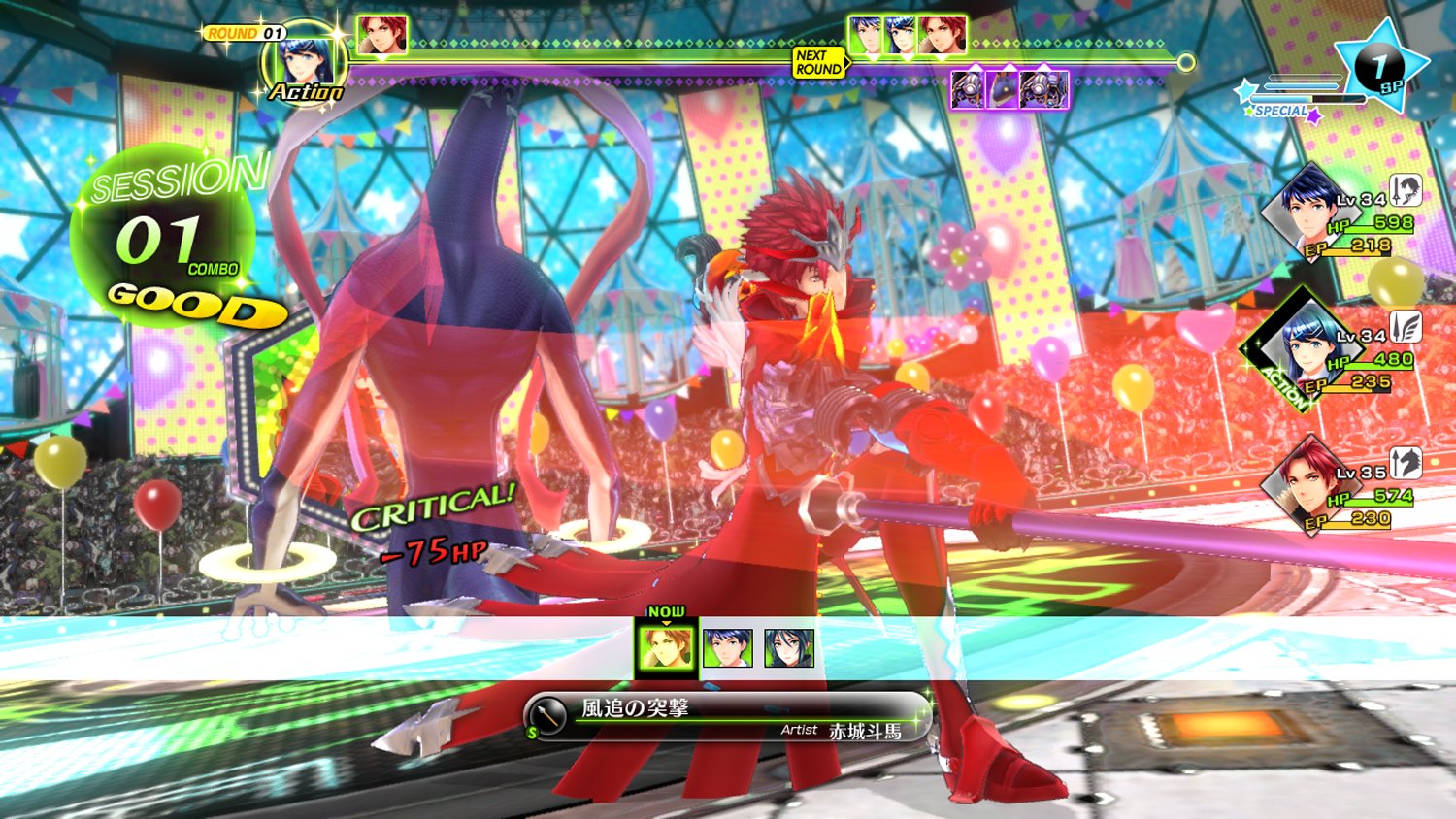
Task: Click the 風追の突撃 skill banner
Action: (728, 718)
